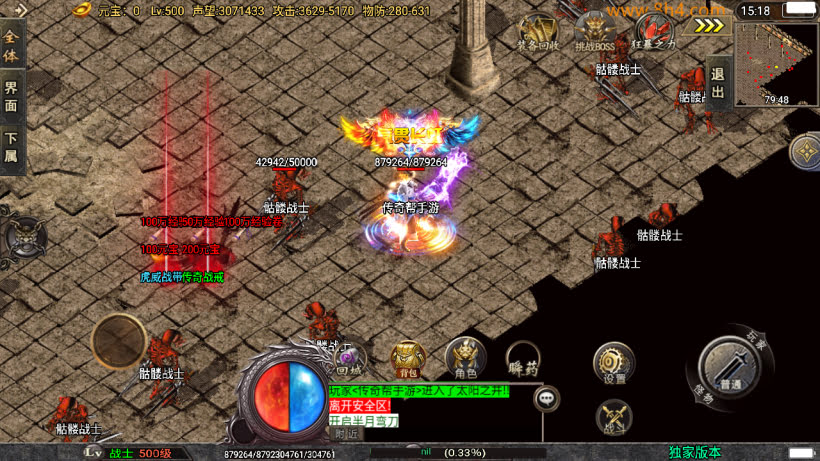Collapse the top icons with the yellow arrows
The height and width of the screenshot is (461, 820).
point(709,26)
